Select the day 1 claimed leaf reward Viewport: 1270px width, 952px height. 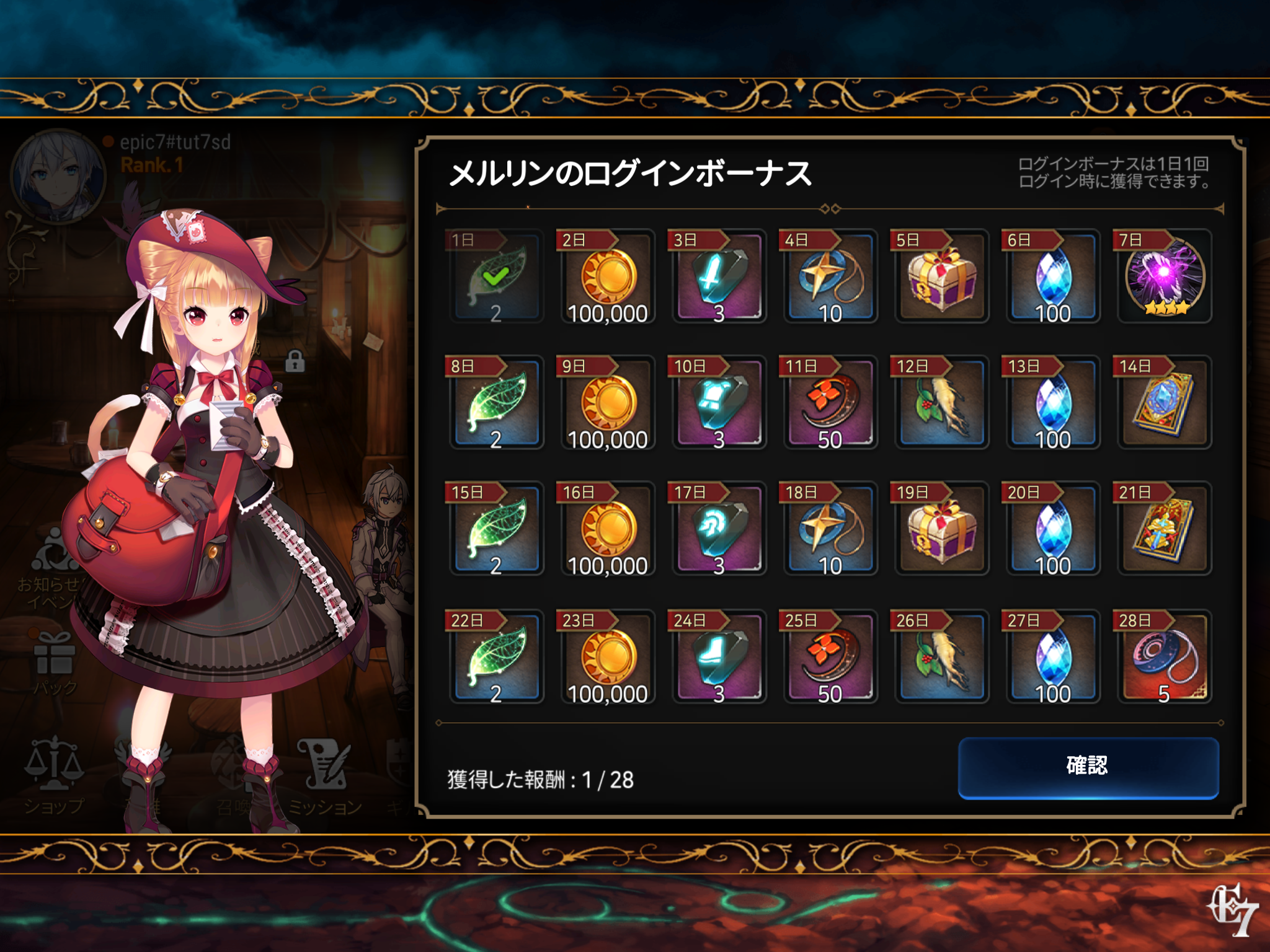pyautogui.click(x=496, y=276)
